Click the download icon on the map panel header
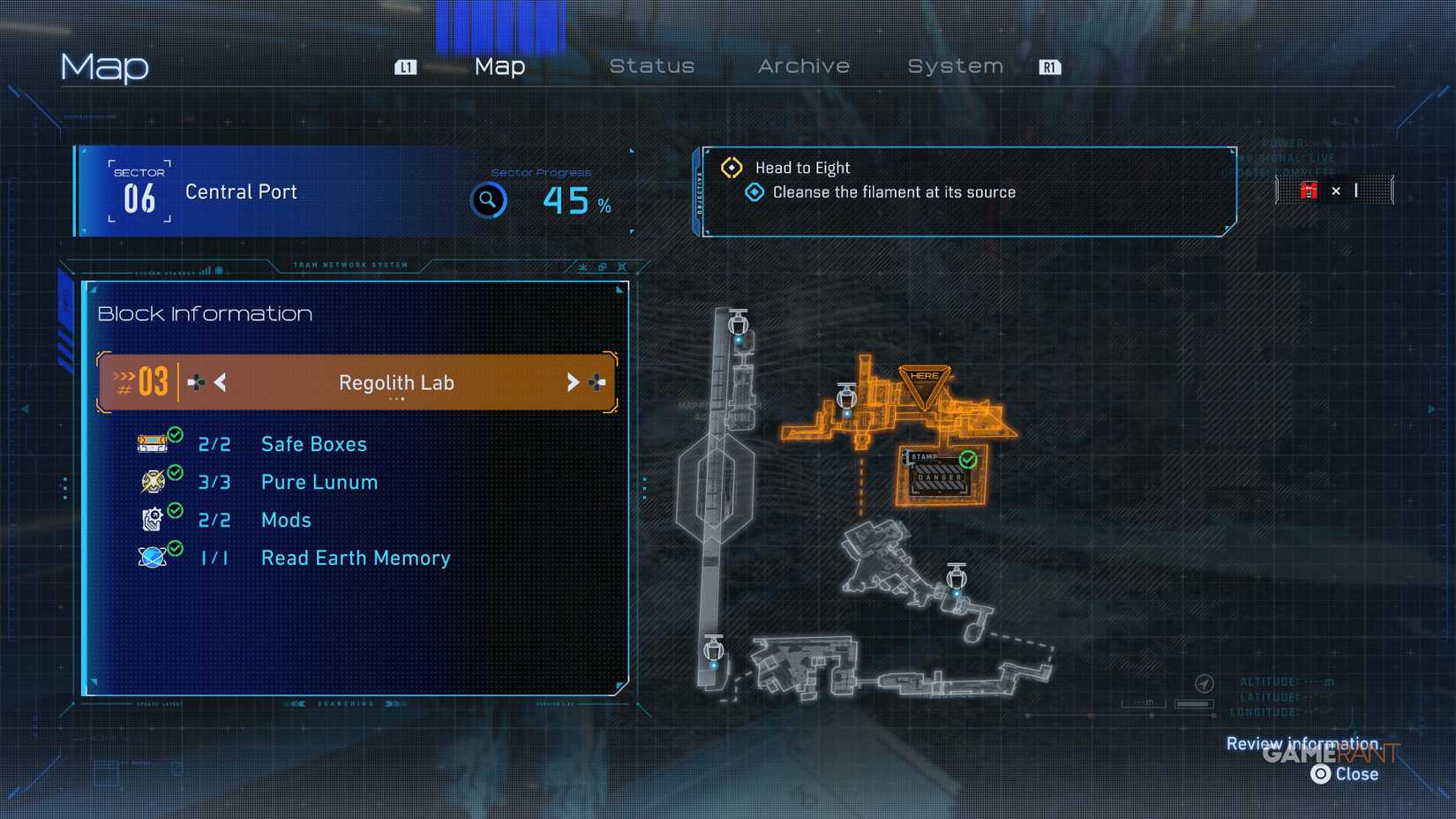The image size is (1456, 819). 583,267
